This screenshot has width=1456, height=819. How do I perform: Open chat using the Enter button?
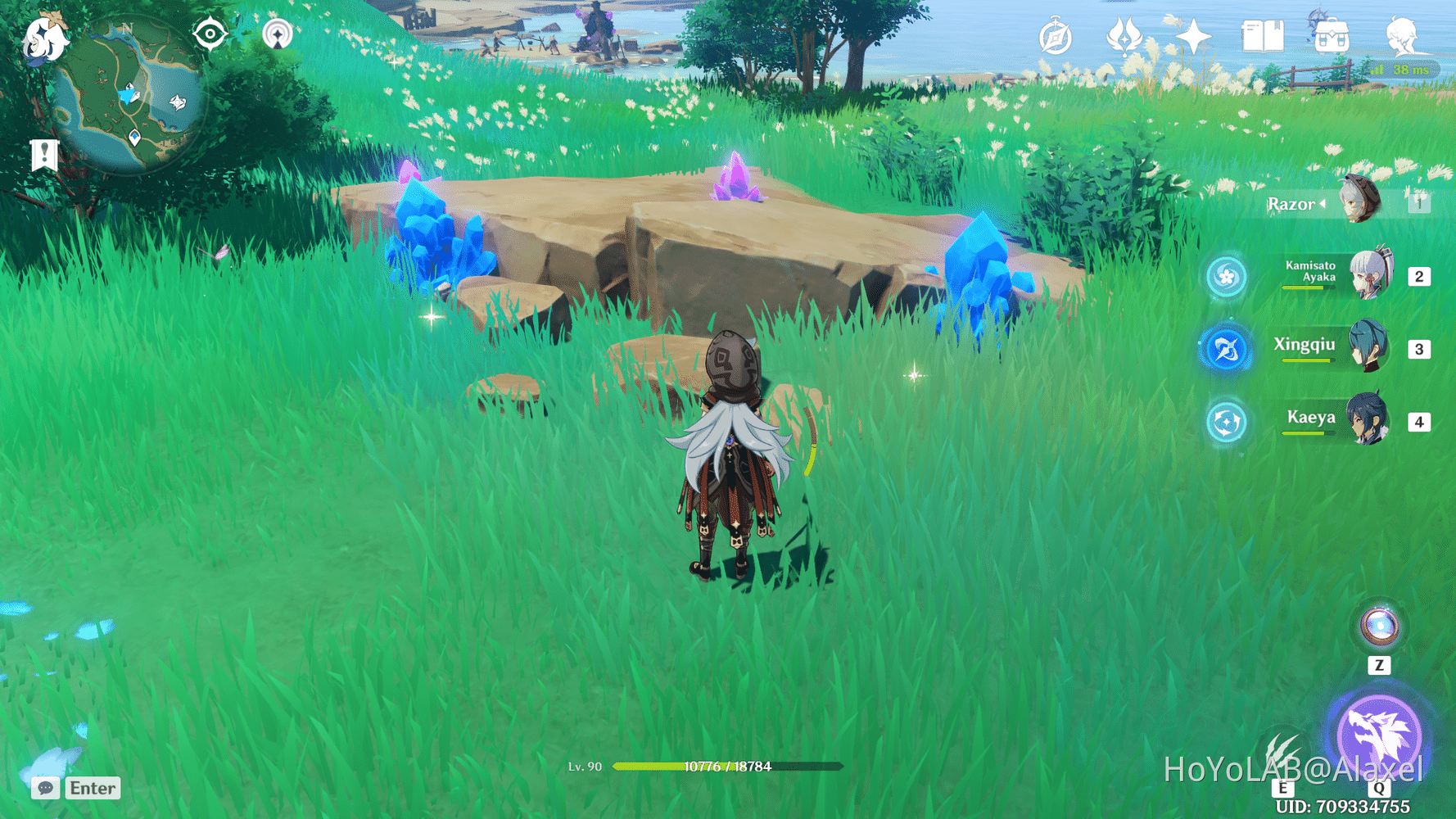(92, 788)
